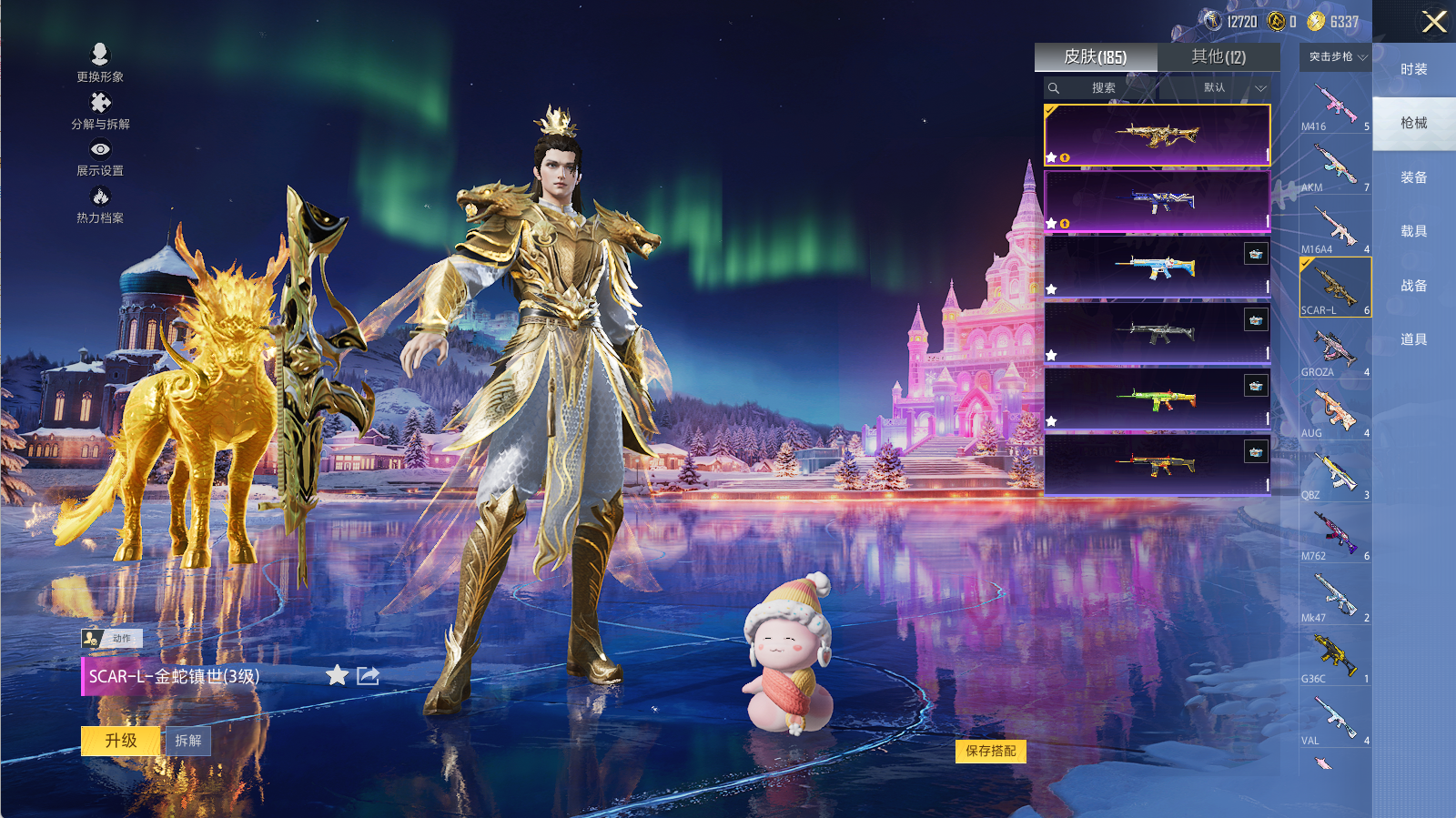Share the skin with the share arrow icon
Viewport: 1456px width, 818px height.
368,675
